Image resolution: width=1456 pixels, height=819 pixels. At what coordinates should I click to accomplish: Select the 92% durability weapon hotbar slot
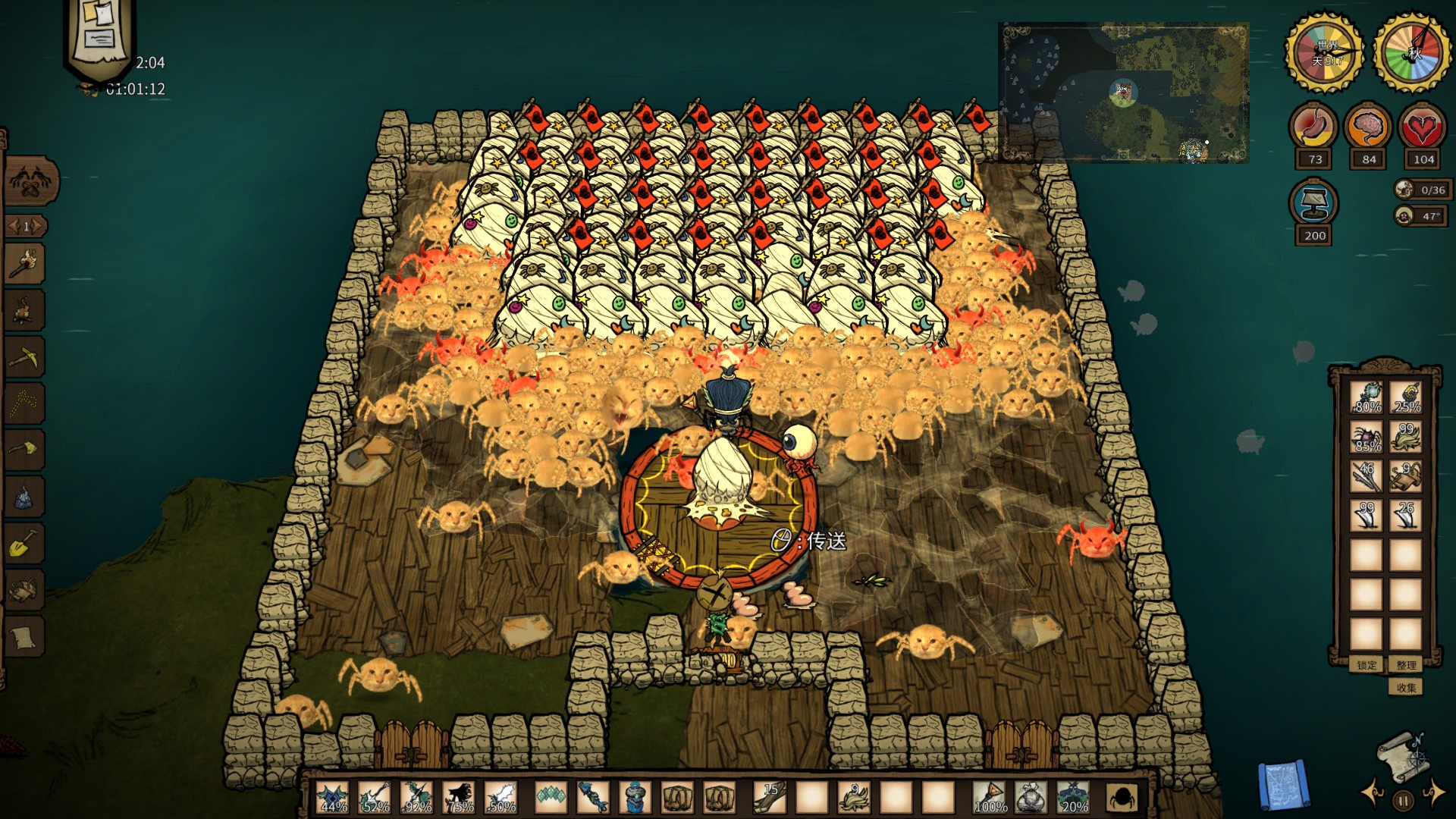[417, 798]
